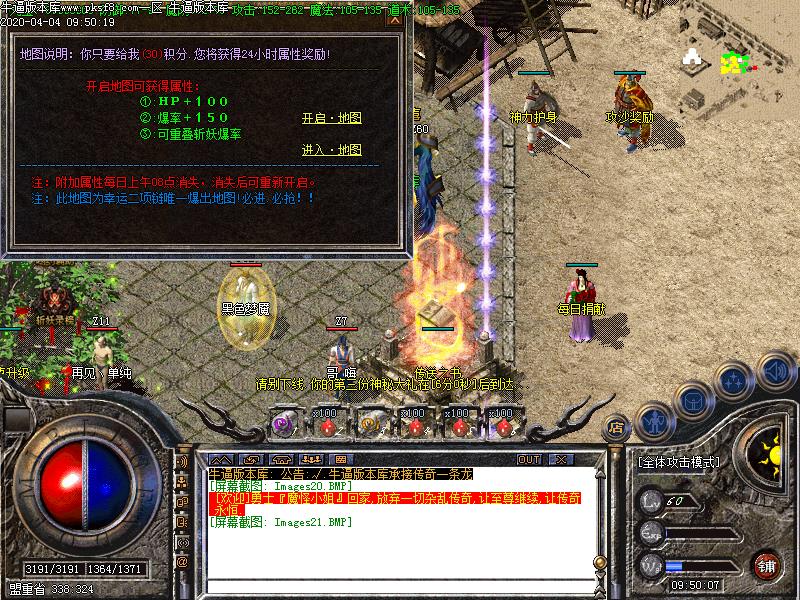Screen dimensions: 800x600
Task: Click the mountain icon button above chat
Action: tap(219, 459)
